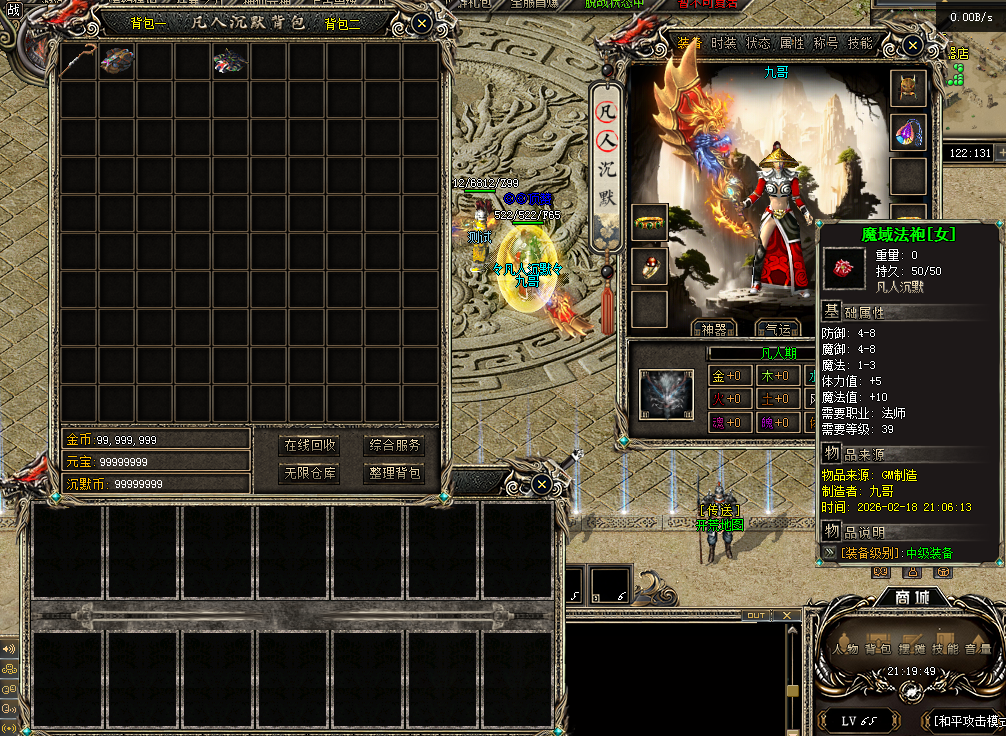Click the 在线回收 recycle button

[310, 446]
